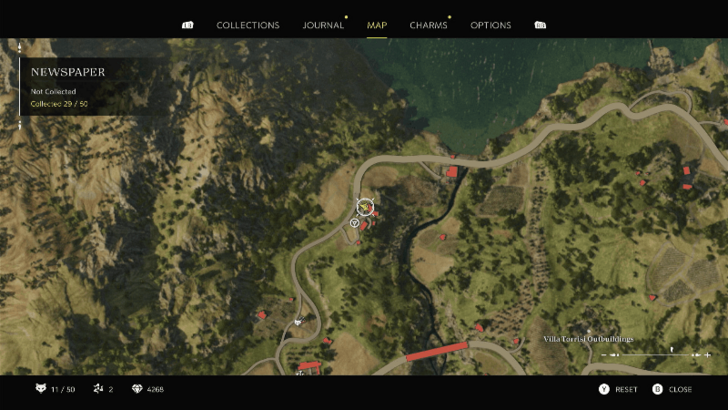Select the Map tab
Image resolution: width=728 pixels, height=410 pixels.
click(377, 25)
